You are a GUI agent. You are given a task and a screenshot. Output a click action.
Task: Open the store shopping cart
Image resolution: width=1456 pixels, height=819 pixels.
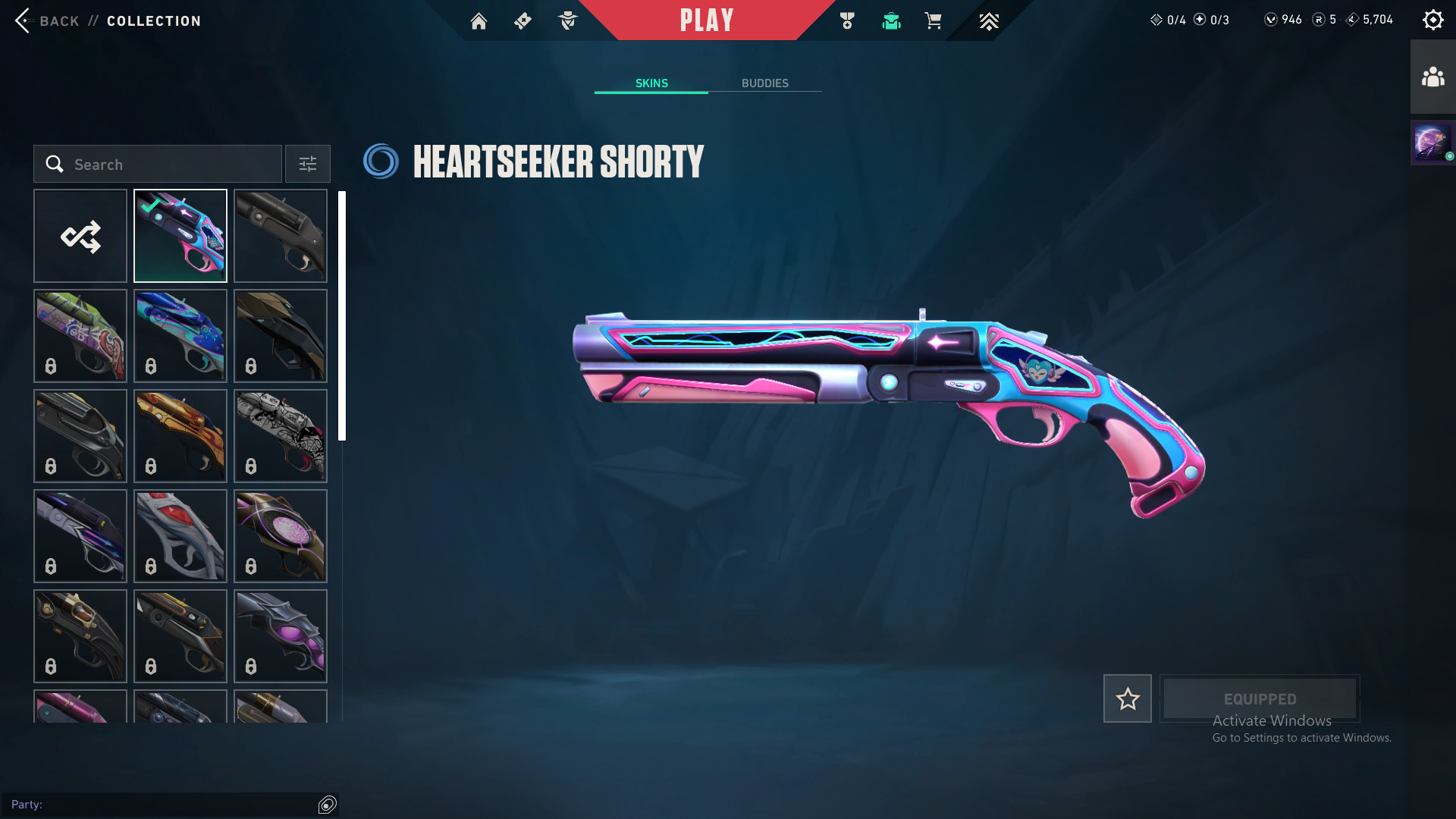933,21
